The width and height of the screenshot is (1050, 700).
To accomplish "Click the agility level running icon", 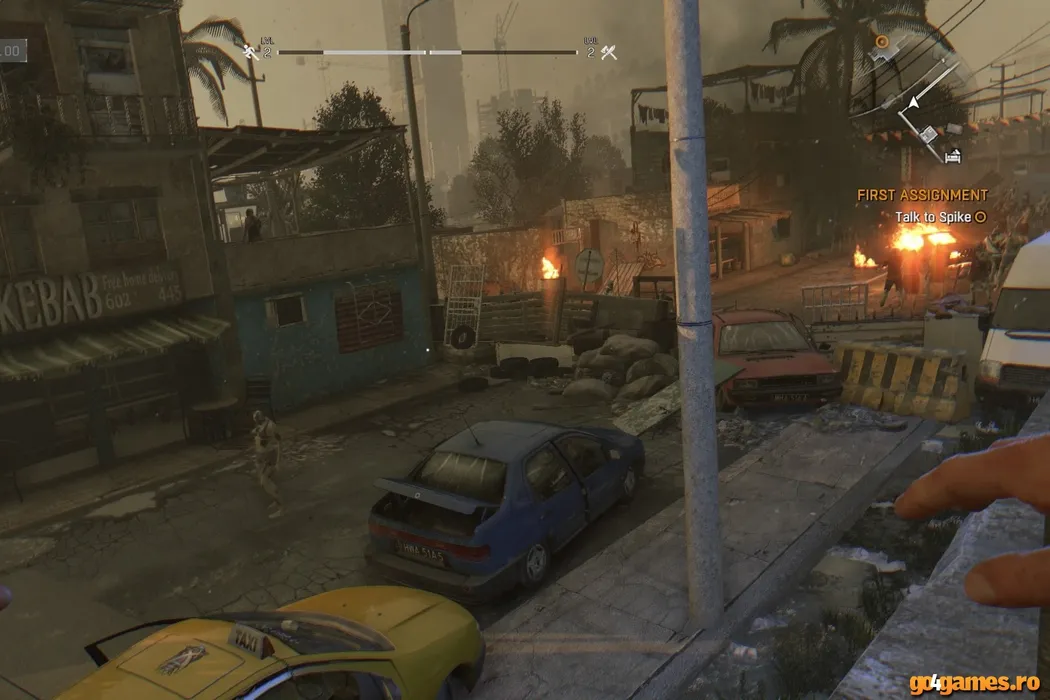I will coord(250,51).
